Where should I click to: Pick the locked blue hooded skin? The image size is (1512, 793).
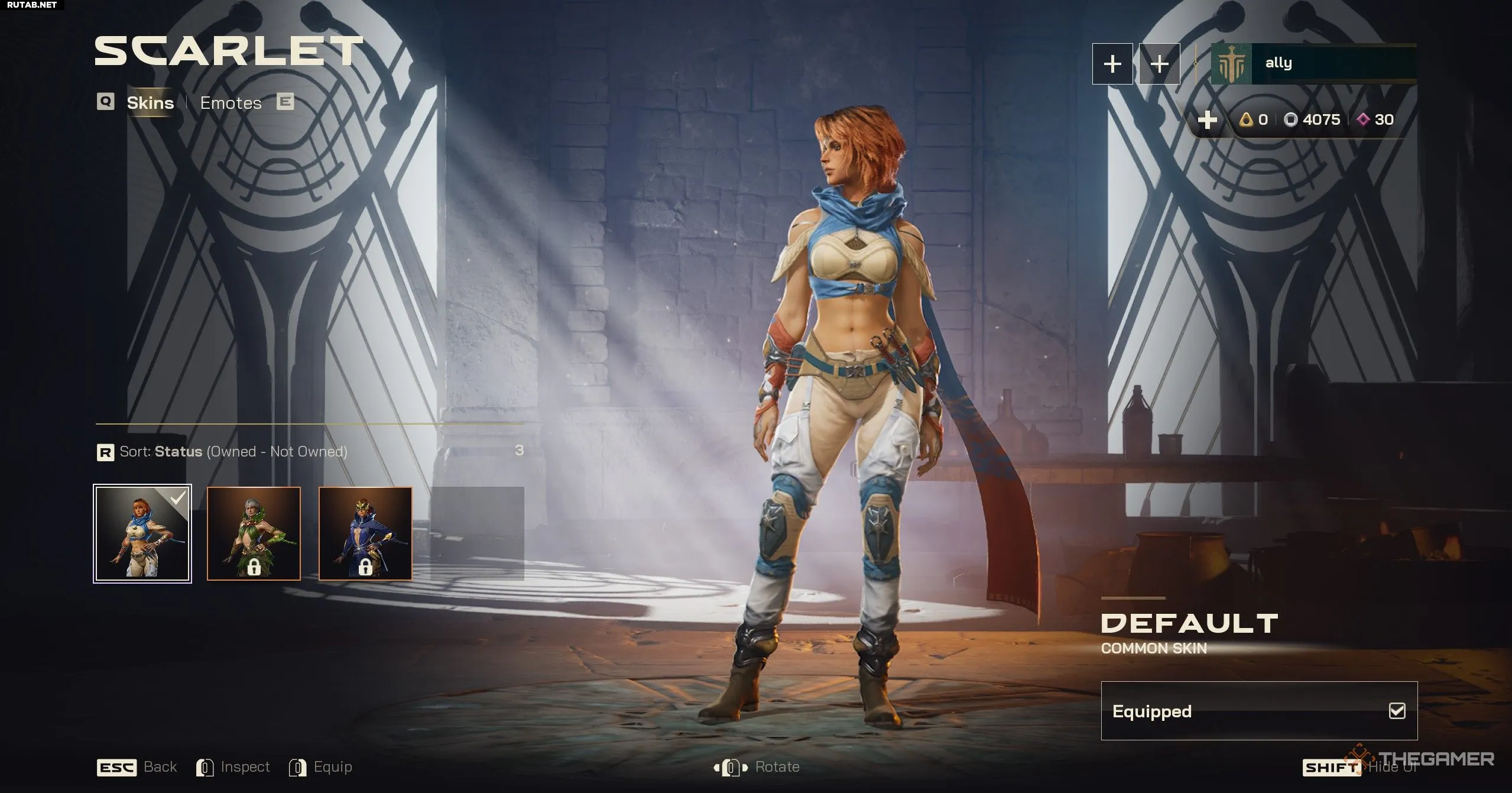click(365, 534)
